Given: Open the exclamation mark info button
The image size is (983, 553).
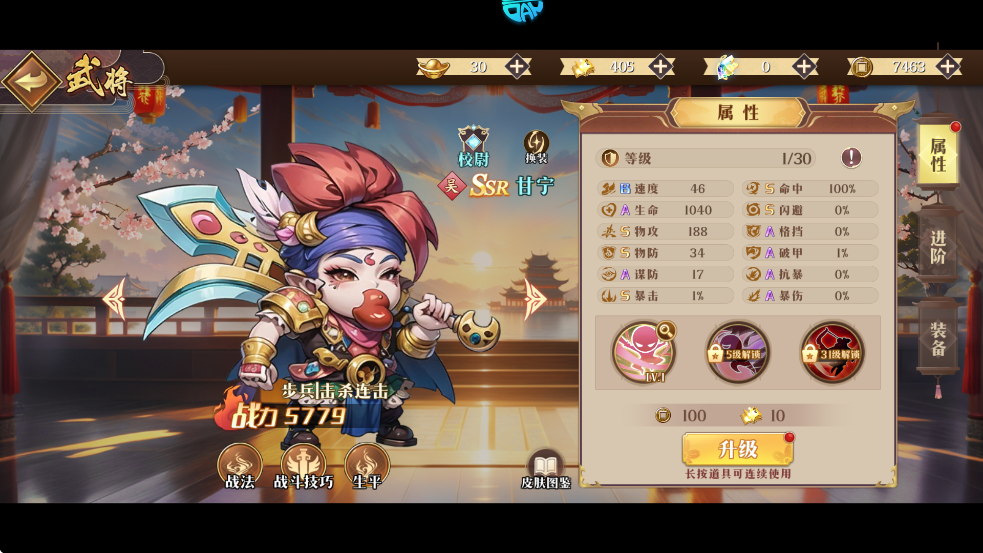Looking at the screenshot, I should point(851,158).
